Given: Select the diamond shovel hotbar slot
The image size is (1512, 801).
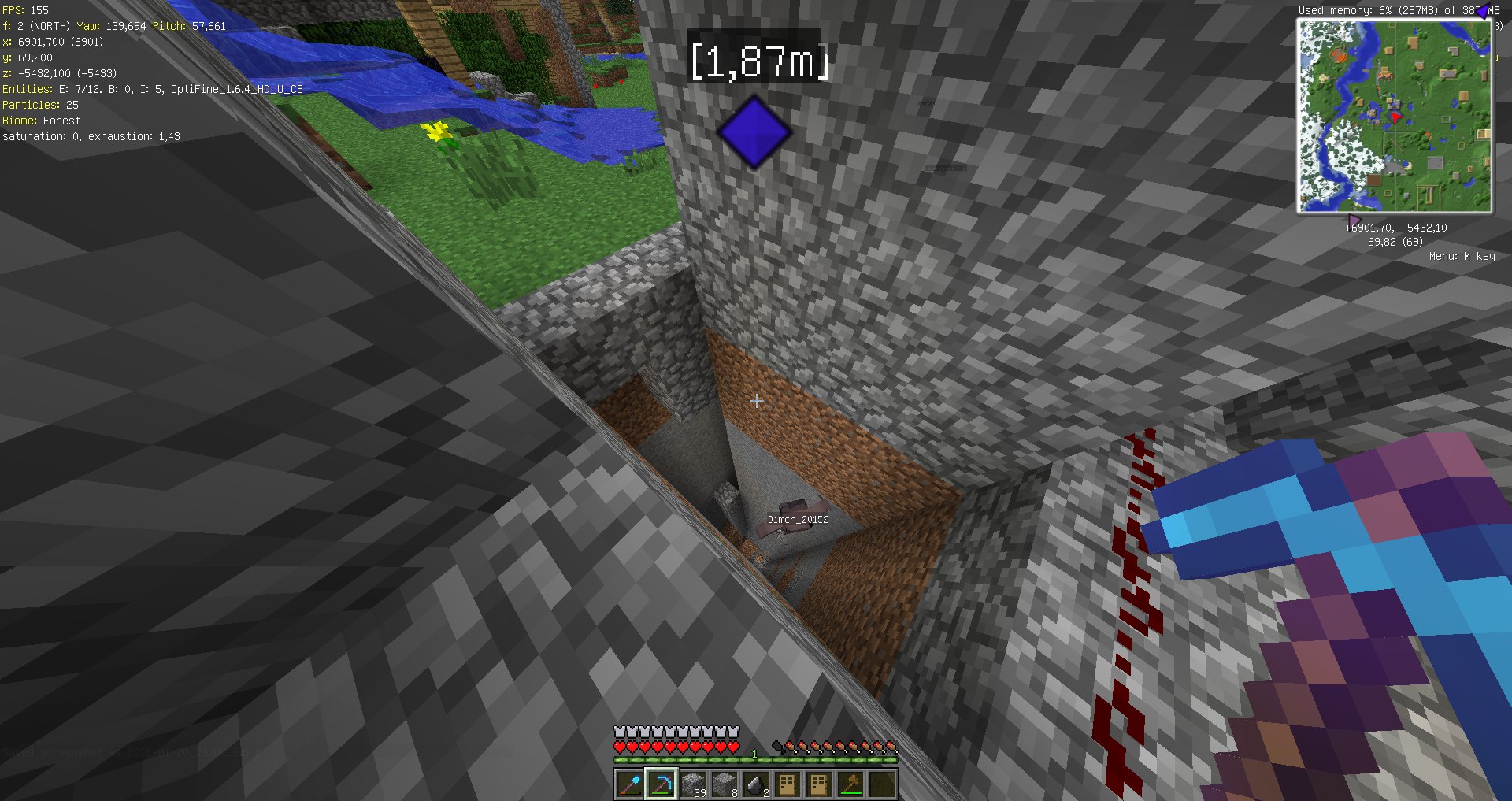Looking at the screenshot, I should [x=629, y=784].
